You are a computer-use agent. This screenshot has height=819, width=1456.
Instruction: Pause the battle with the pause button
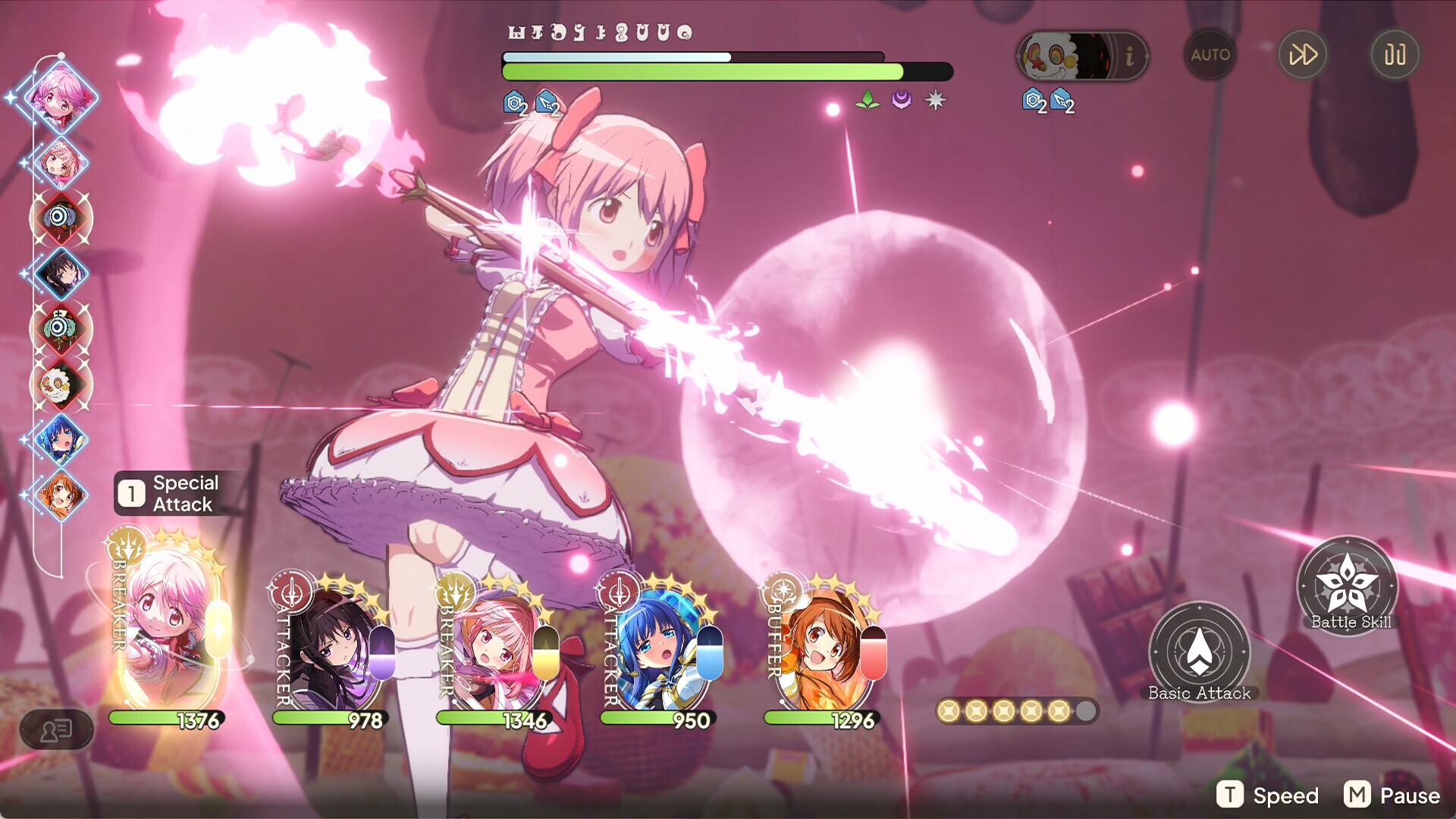click(x=1395, y=55)
